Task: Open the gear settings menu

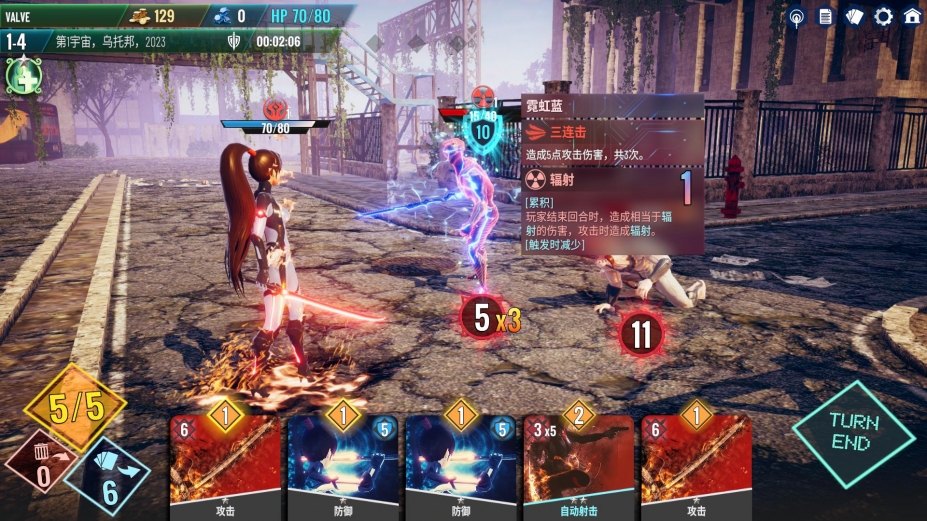Action: click(x=883, y=16)
